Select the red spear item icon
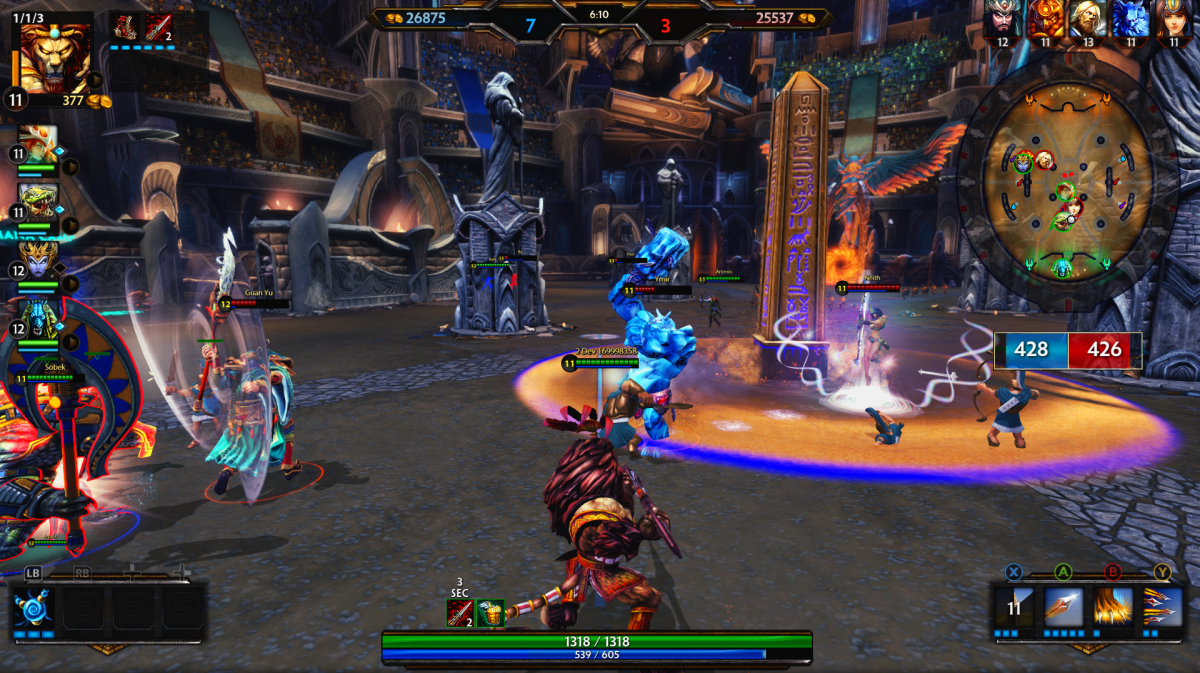This screenshot has height=673, width=1200. pos(157,27)
